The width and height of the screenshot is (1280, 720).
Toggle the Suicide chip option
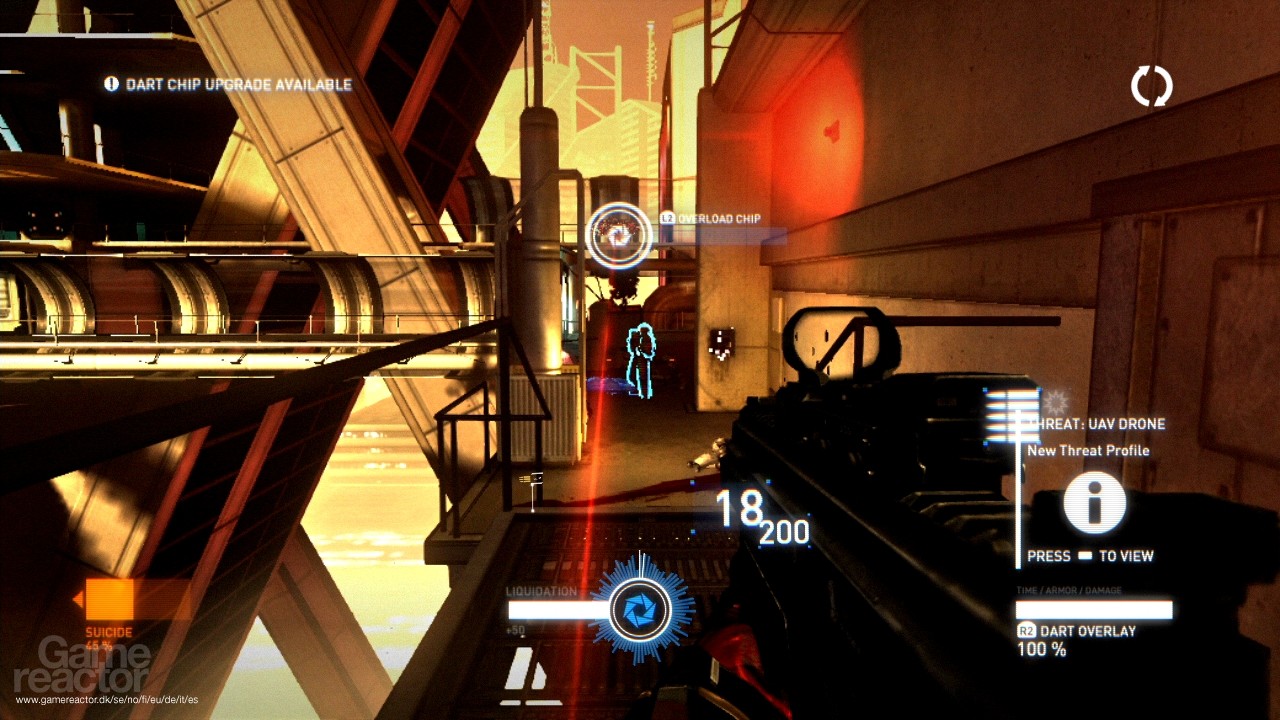pyautogui.click(x=110, y=608)
